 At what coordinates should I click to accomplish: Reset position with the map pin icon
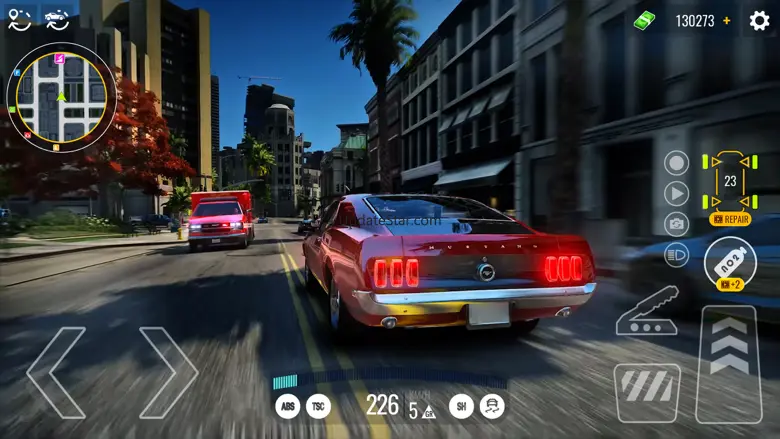(x=20, y=17)
